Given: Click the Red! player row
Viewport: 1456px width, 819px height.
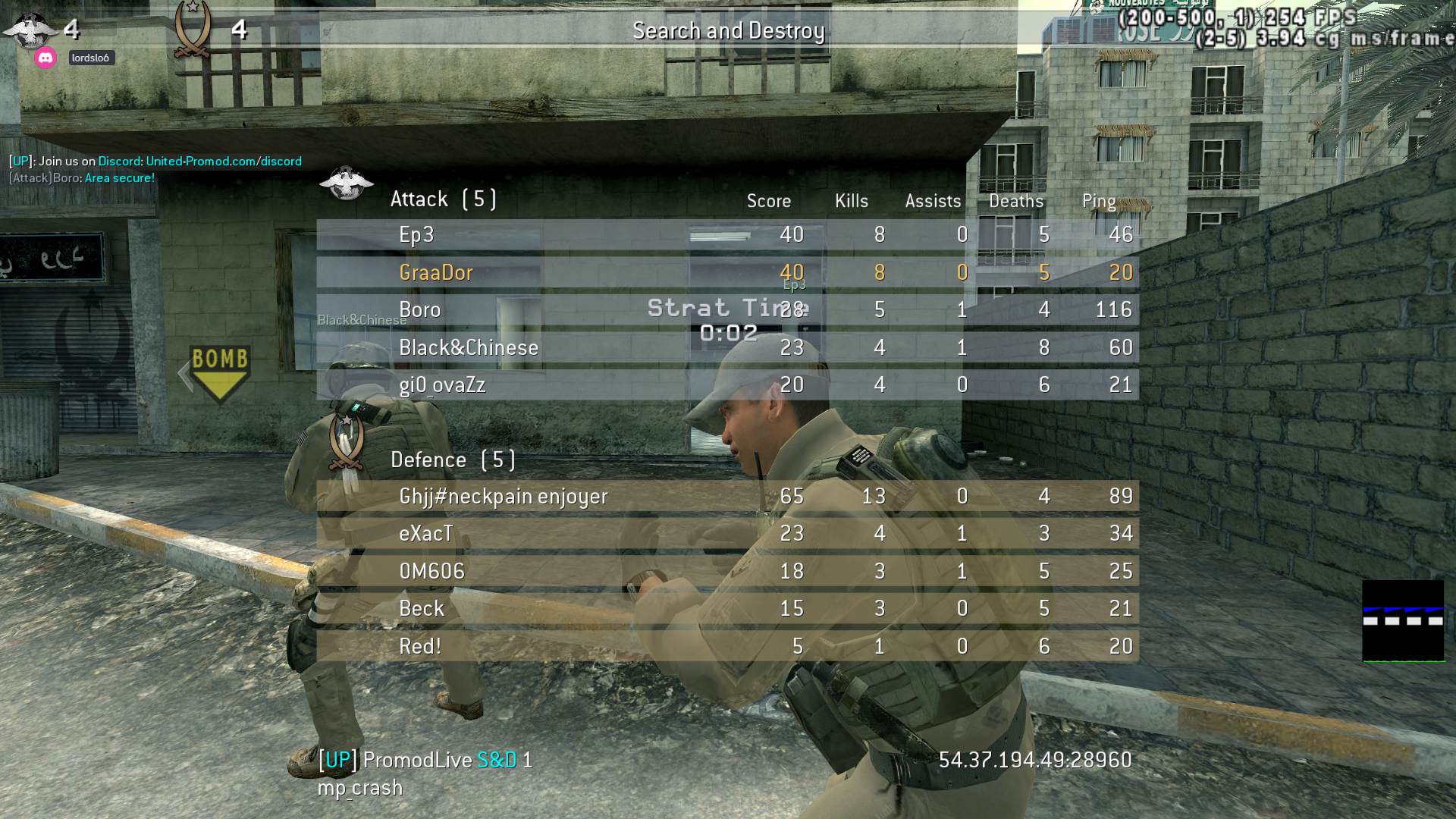Looking at the screenshot, I should click(726, 646).
